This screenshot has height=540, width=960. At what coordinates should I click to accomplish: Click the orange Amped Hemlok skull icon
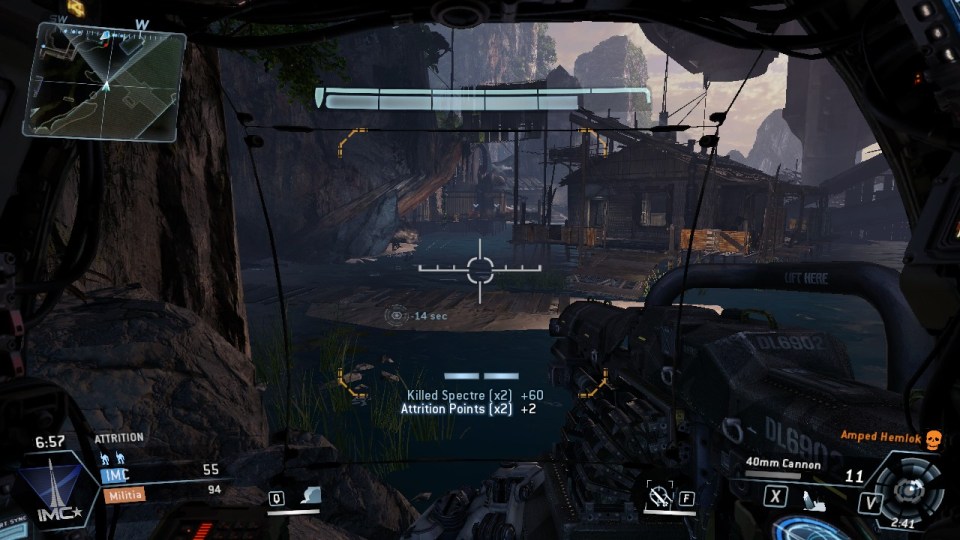coord(933,440)
